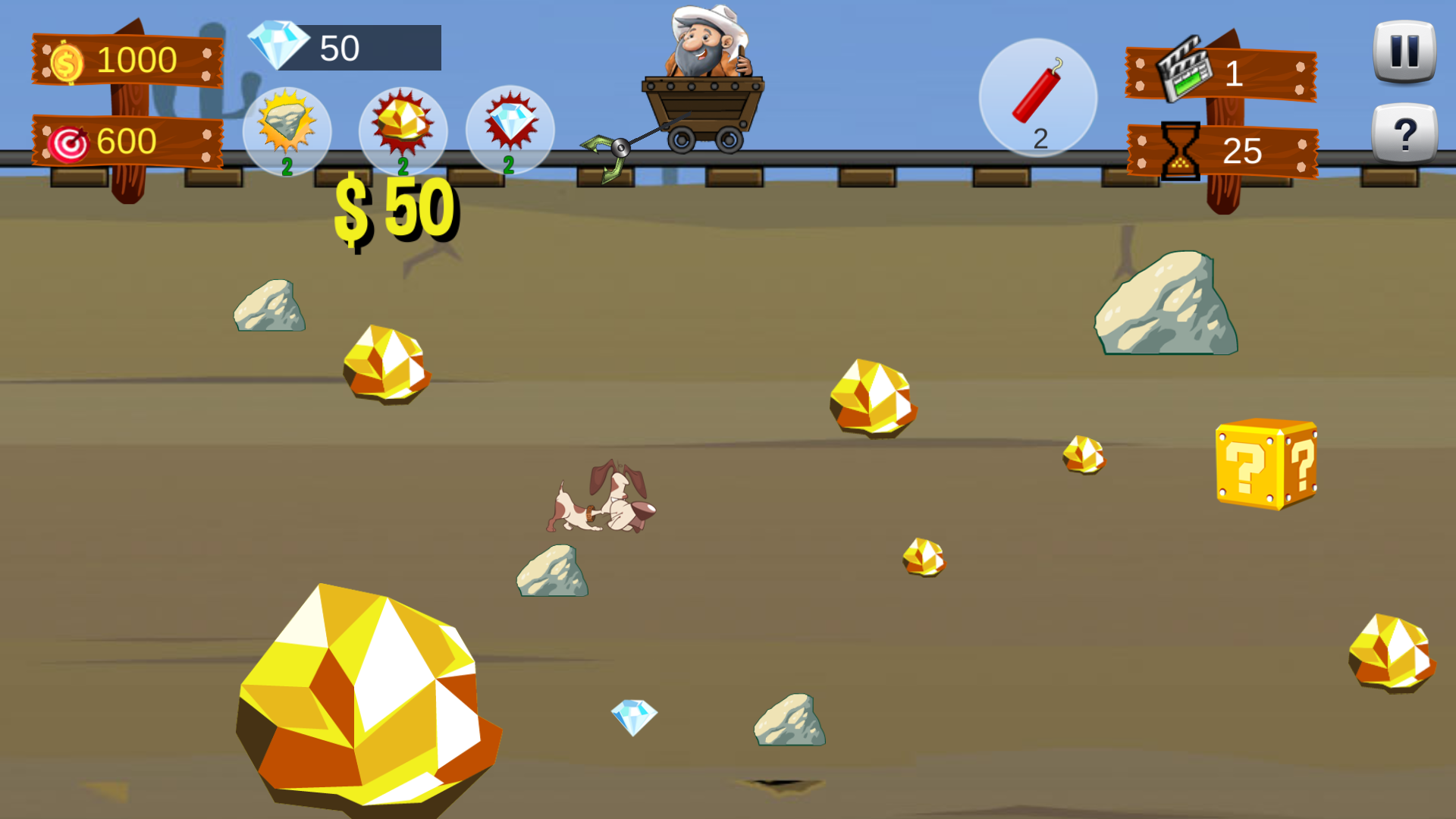Pause the game

tap(1404, 52)
